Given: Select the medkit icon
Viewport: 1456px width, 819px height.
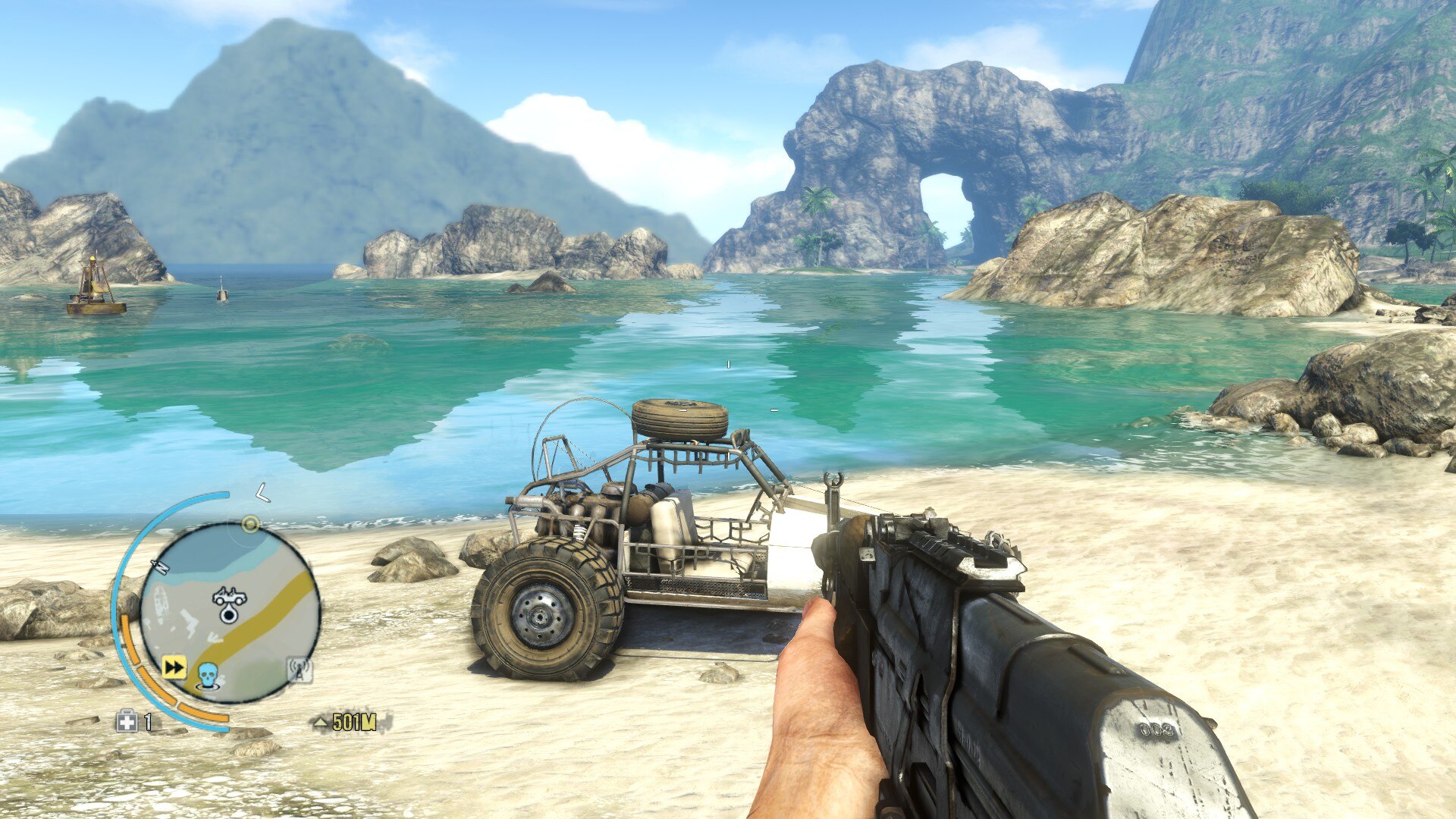Looking at the screenshot, I should tap(126, 721).
